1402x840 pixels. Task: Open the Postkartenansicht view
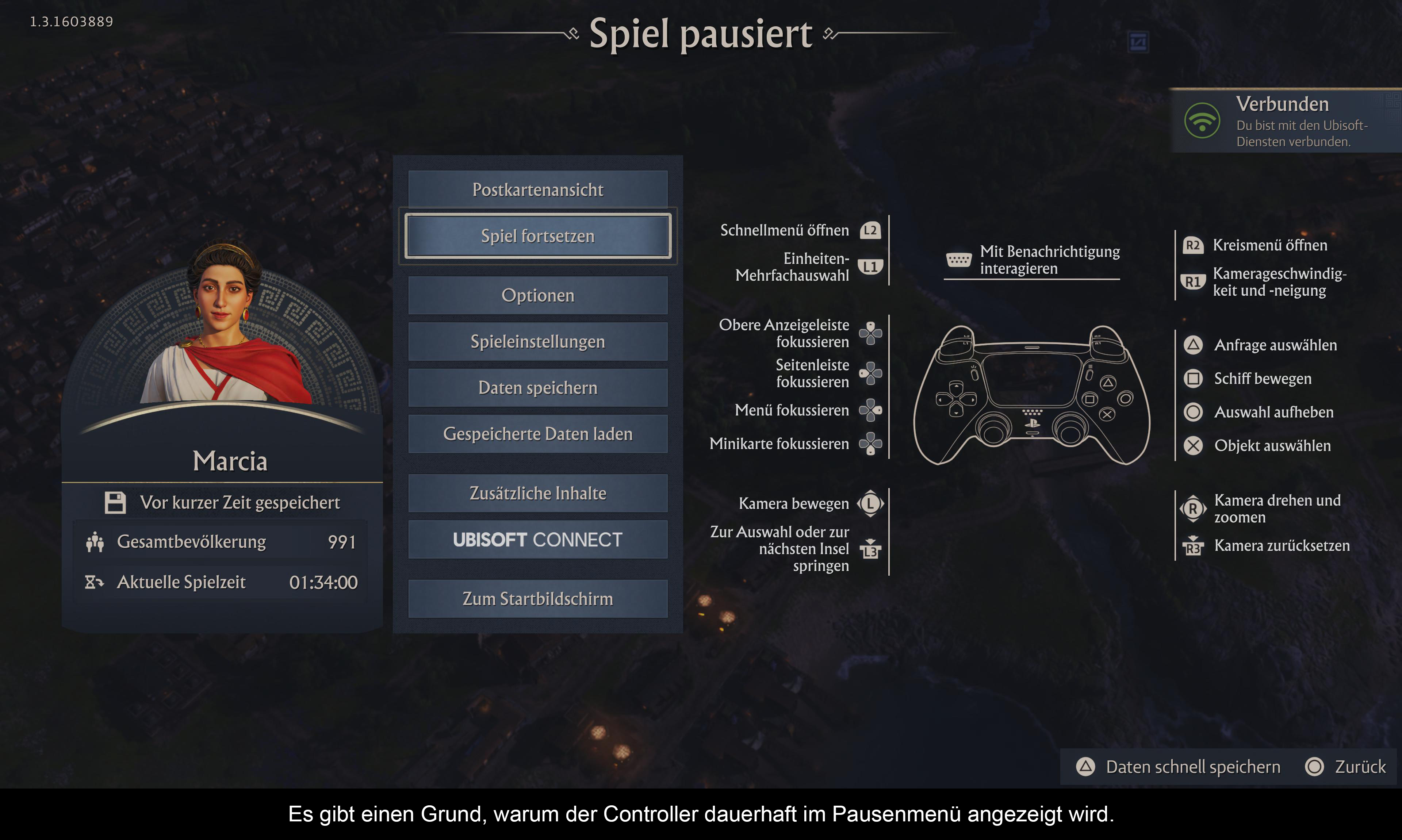[x=538, y=189]
